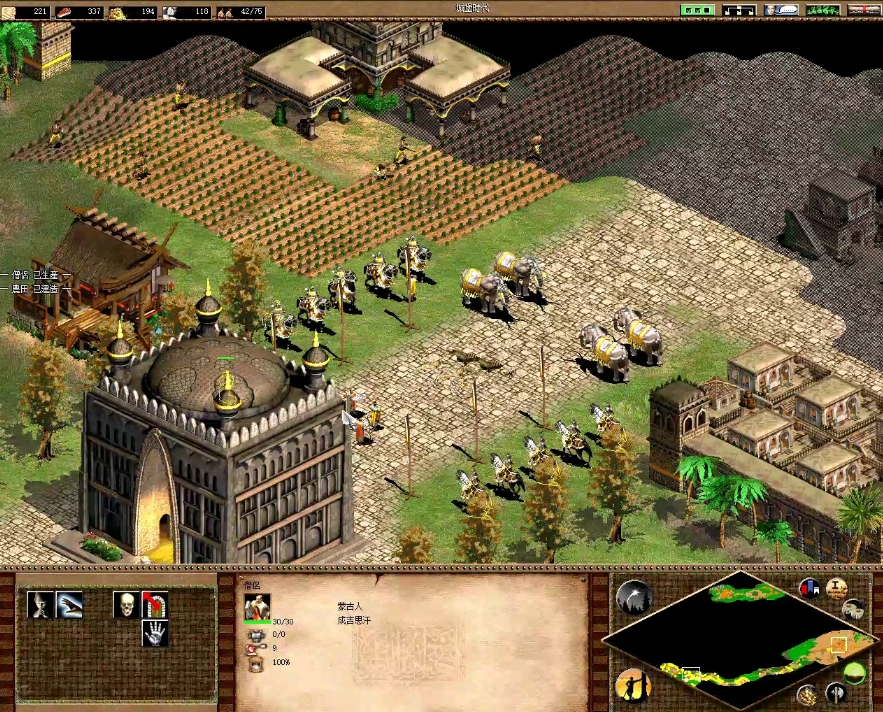
Task: Open the tech tree button
Action: click(x=741, y=9)
